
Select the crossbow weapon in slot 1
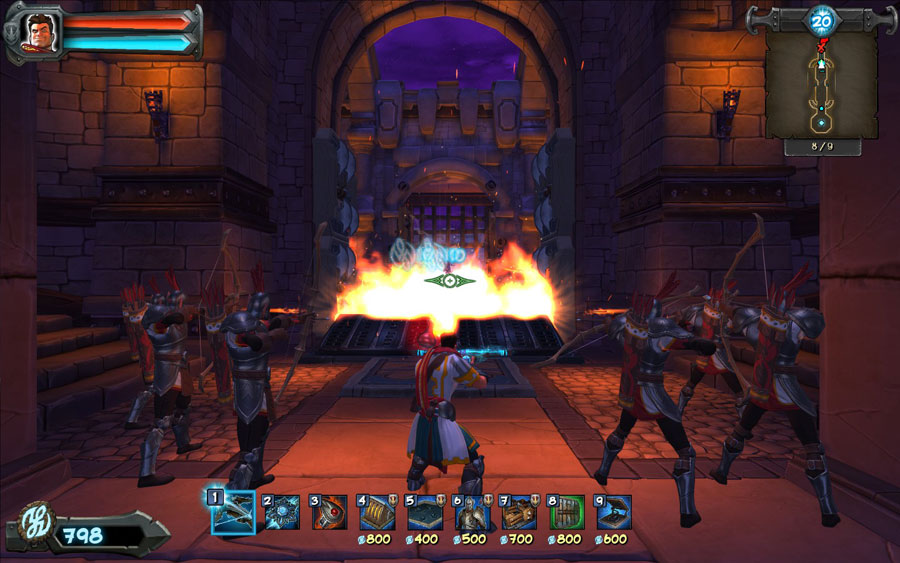pos(233,511)
